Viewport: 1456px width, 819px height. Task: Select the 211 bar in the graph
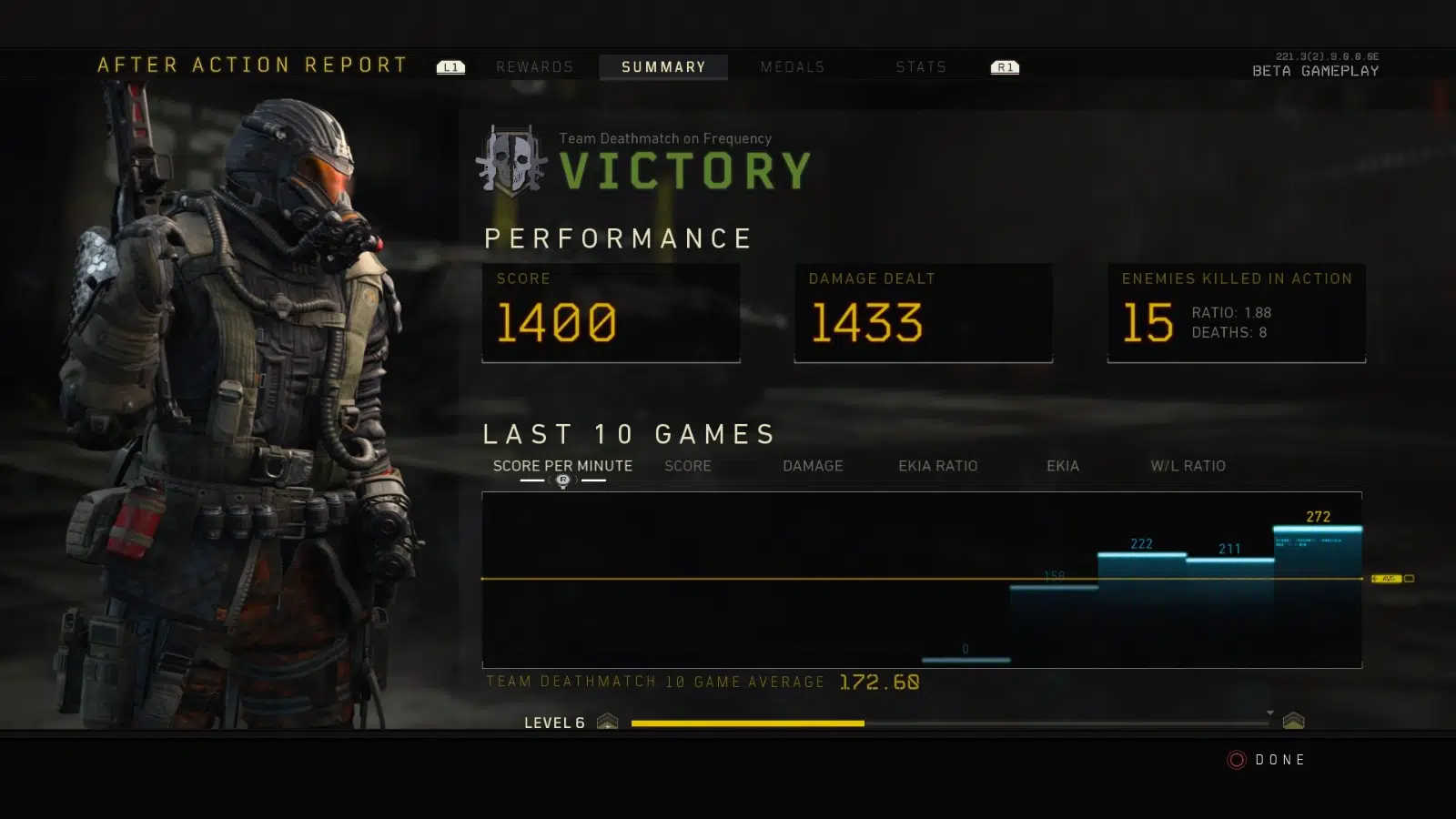[1230, 612]
